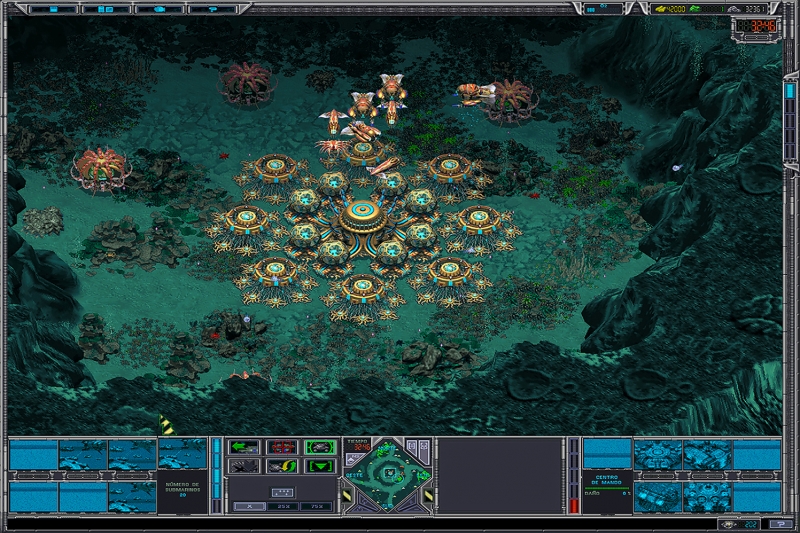800x533 pixels.
Task: Open the first top menu bar button
Action: (x=51, y=8)
